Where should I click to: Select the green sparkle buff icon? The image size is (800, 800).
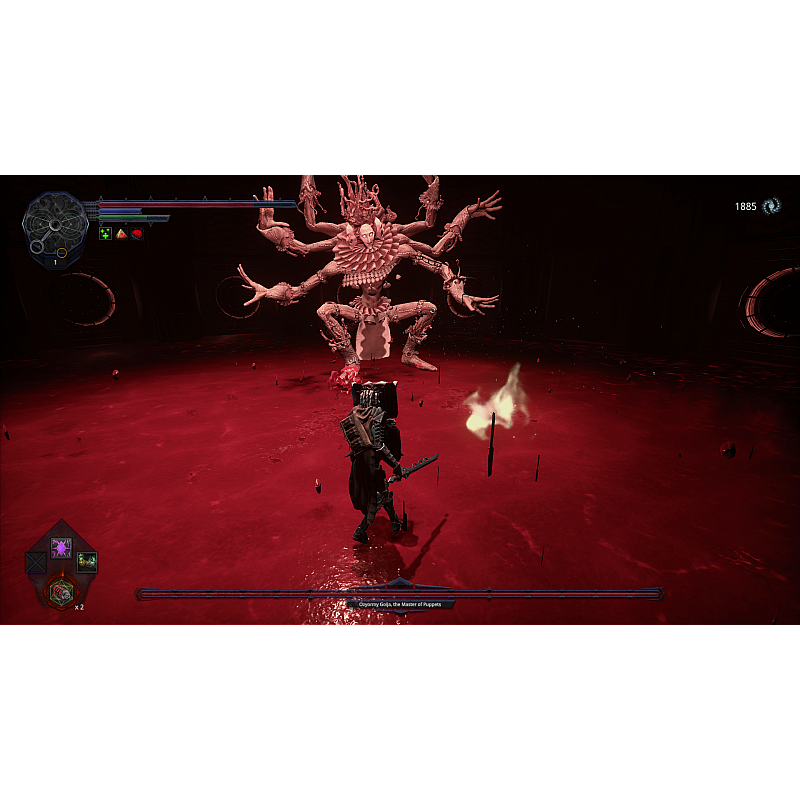coord(105,233)
